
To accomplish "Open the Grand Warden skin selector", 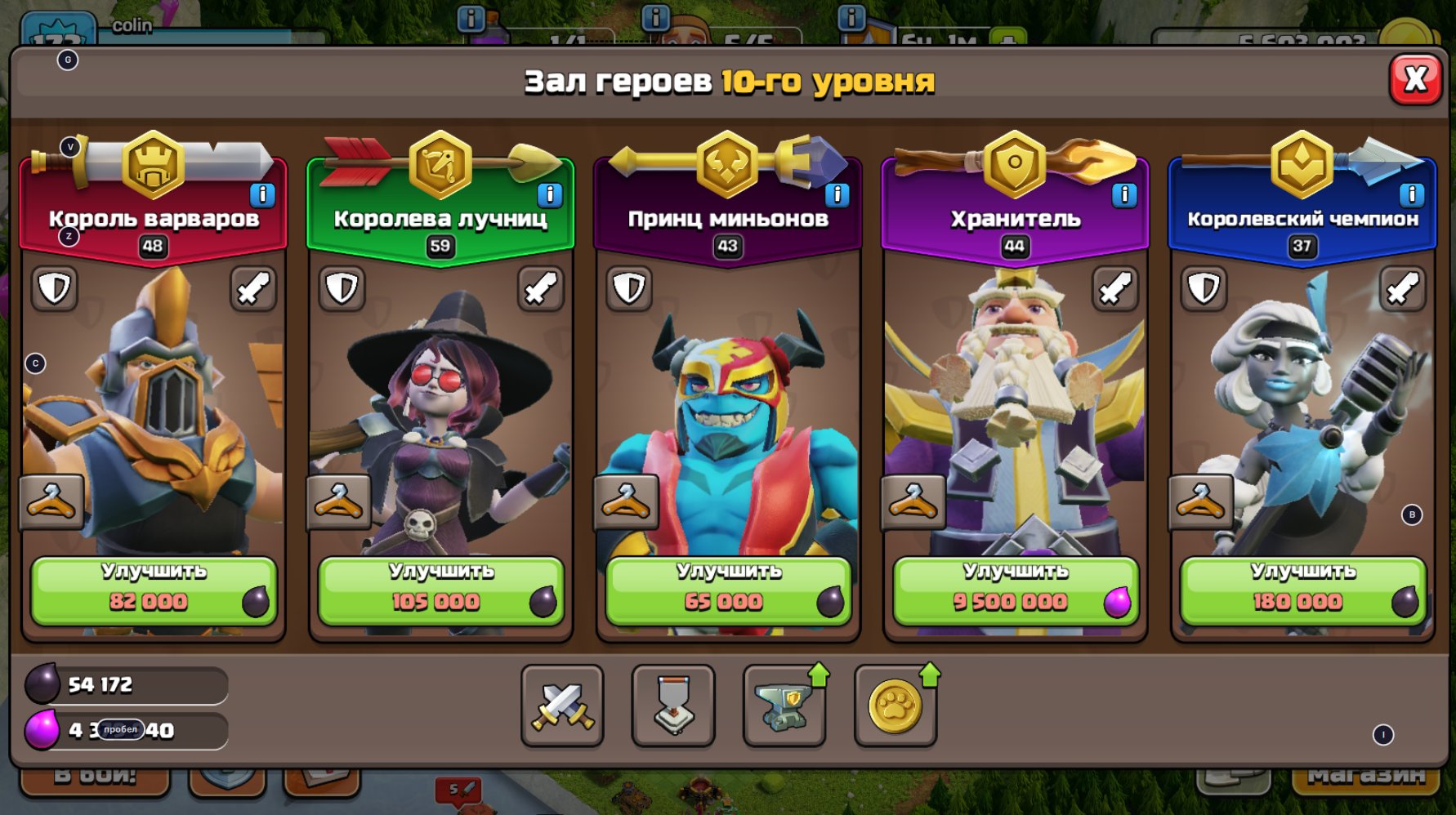I will click(x=915, y=501).
